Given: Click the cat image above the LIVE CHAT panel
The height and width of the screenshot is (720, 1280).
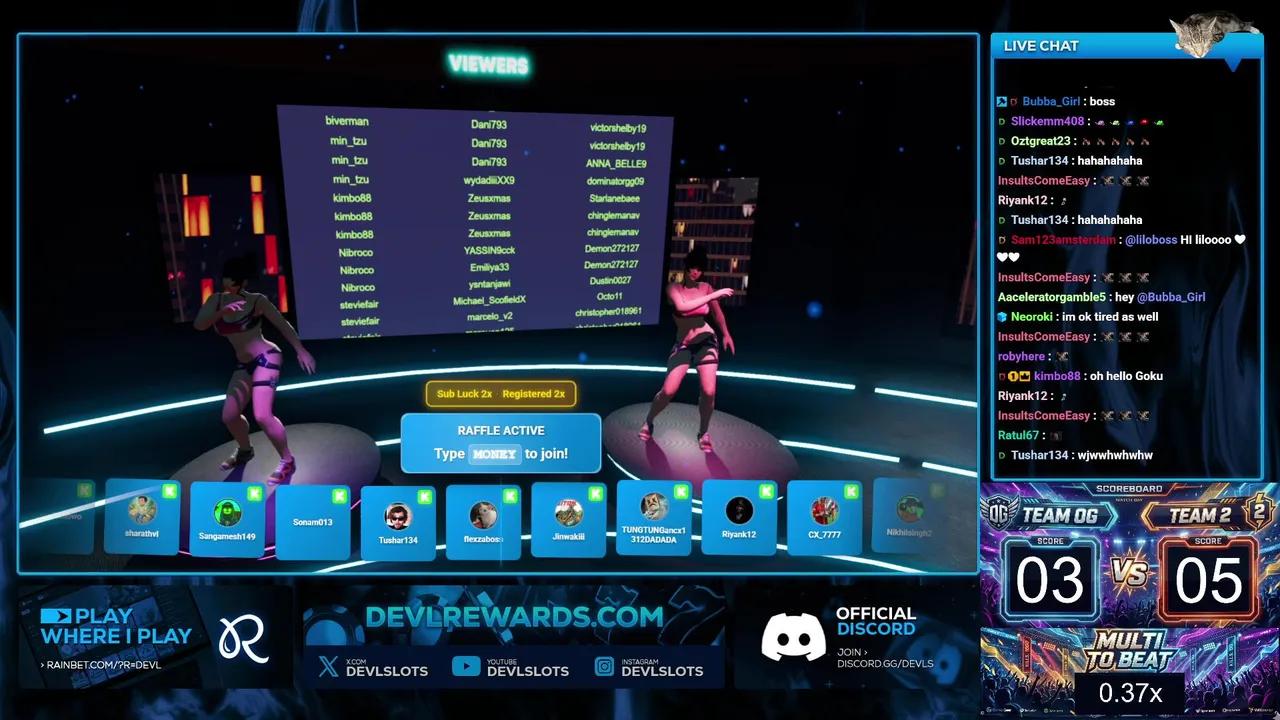Looking at the screenshot, I should [1208, 30].
